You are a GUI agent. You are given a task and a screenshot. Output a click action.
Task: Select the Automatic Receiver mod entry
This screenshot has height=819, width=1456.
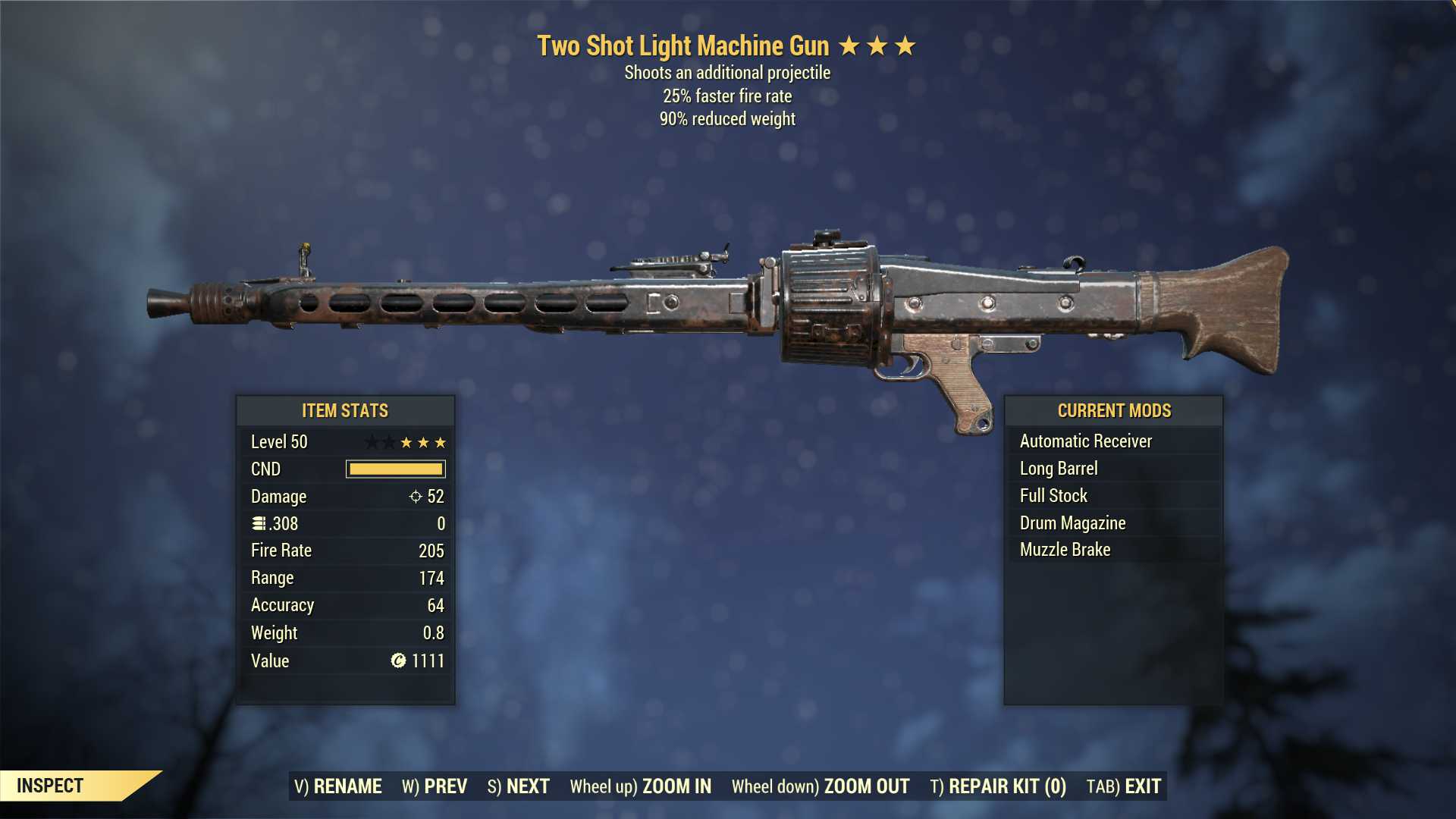[x=1086, y=441]
